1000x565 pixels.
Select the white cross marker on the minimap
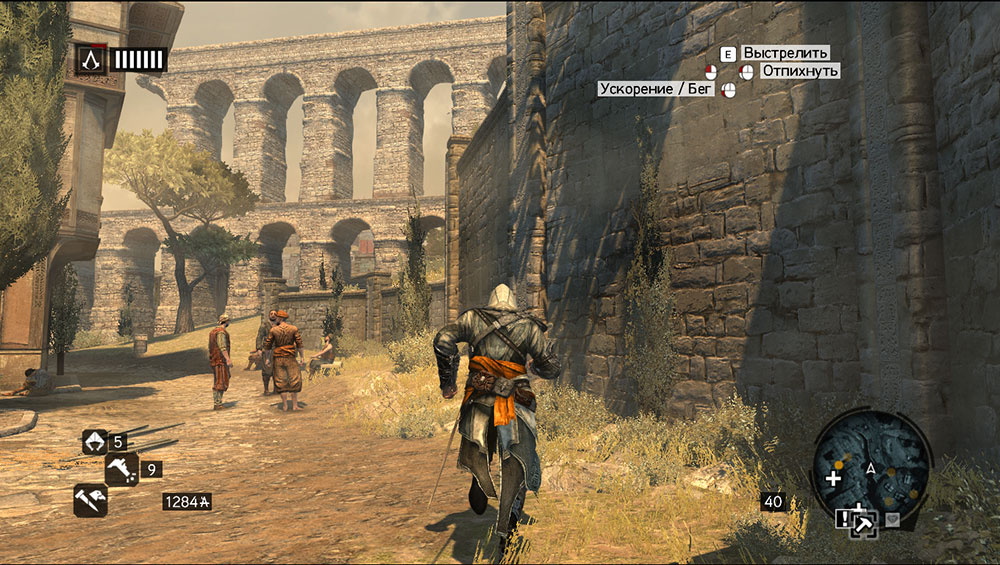pos(833,478)
